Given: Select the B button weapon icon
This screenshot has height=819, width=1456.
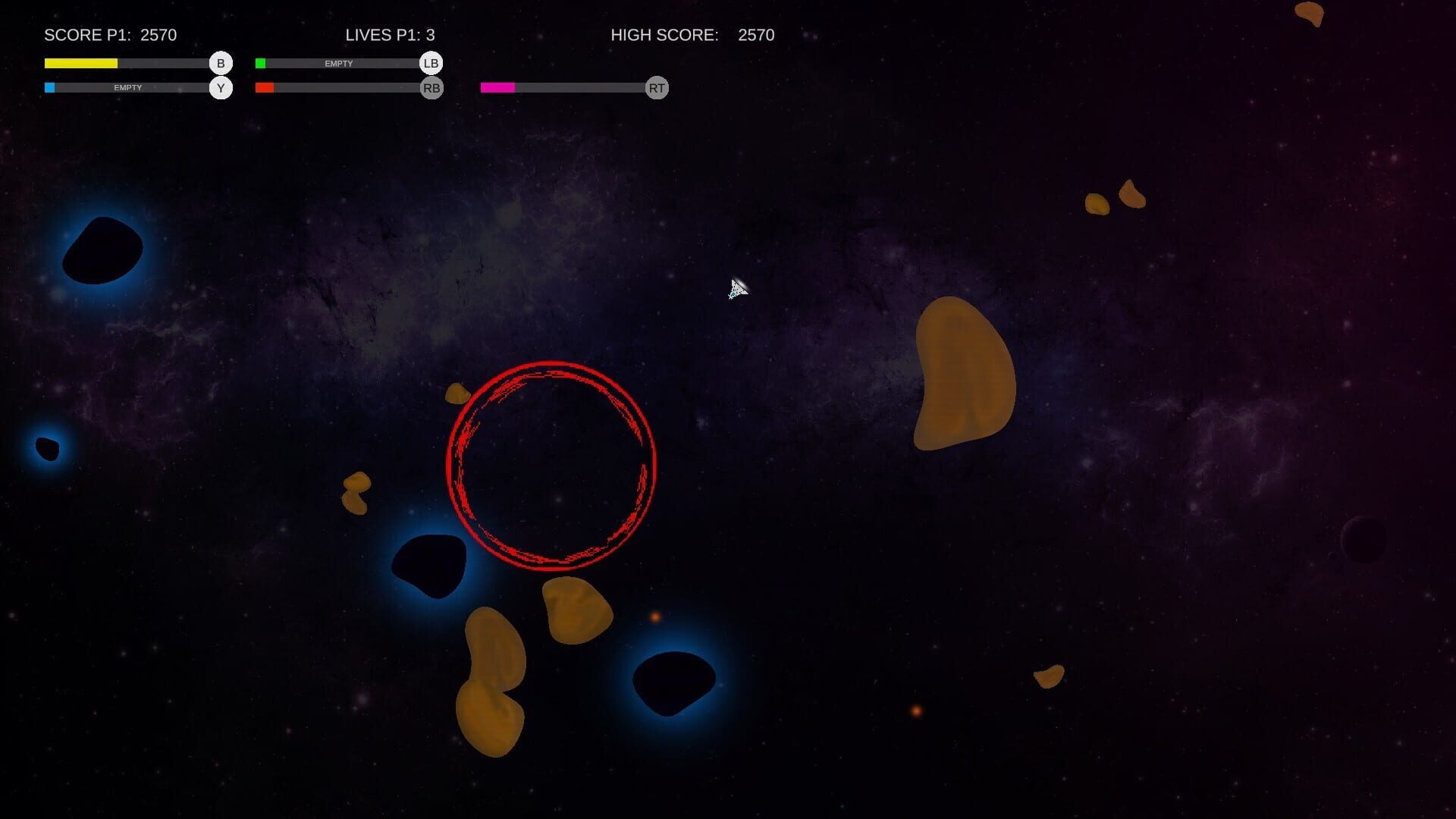Looking at the screenshot, I should (x=220, y=64).
